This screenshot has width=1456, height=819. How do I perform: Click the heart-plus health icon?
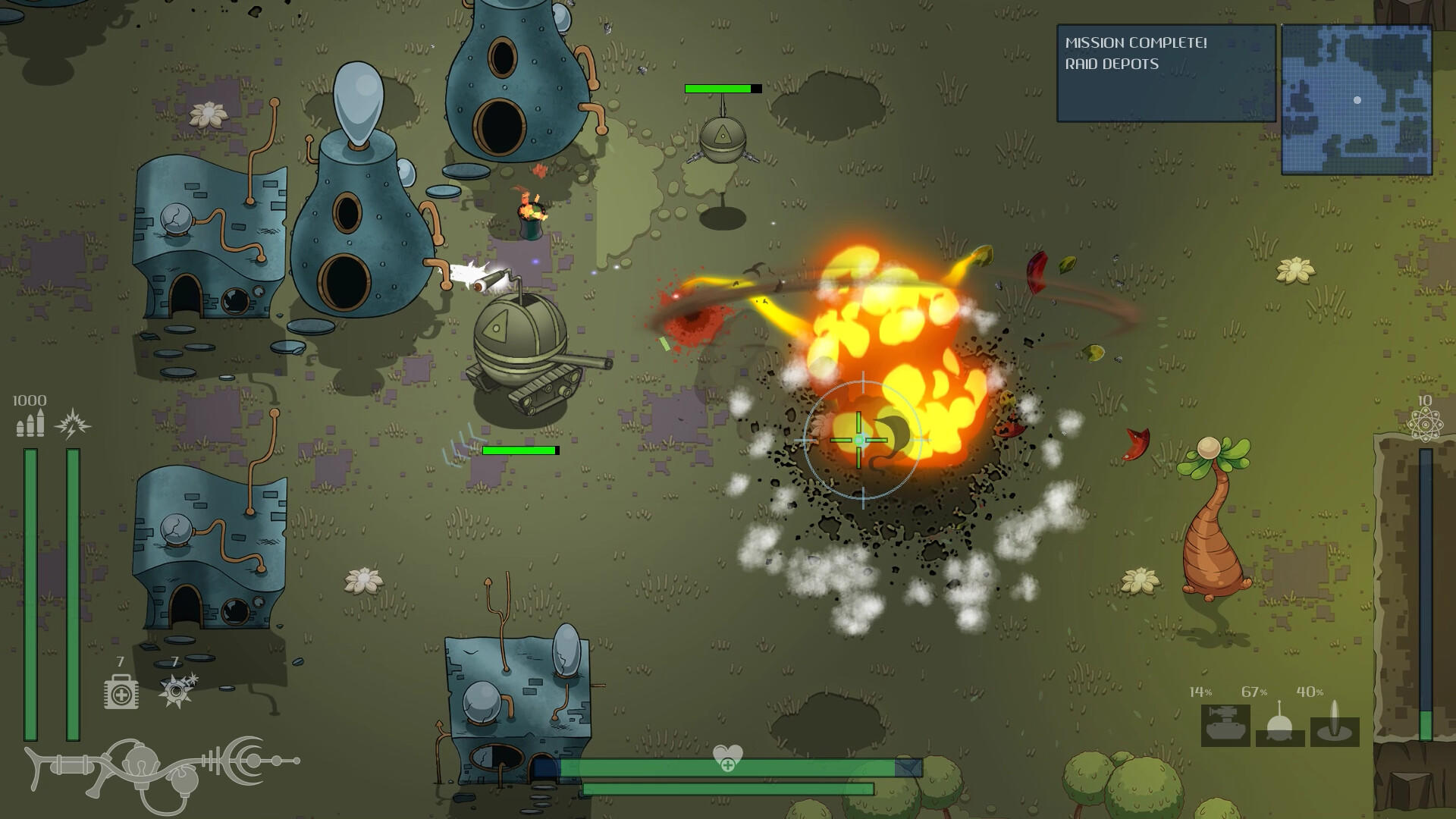tap(727, 757)
